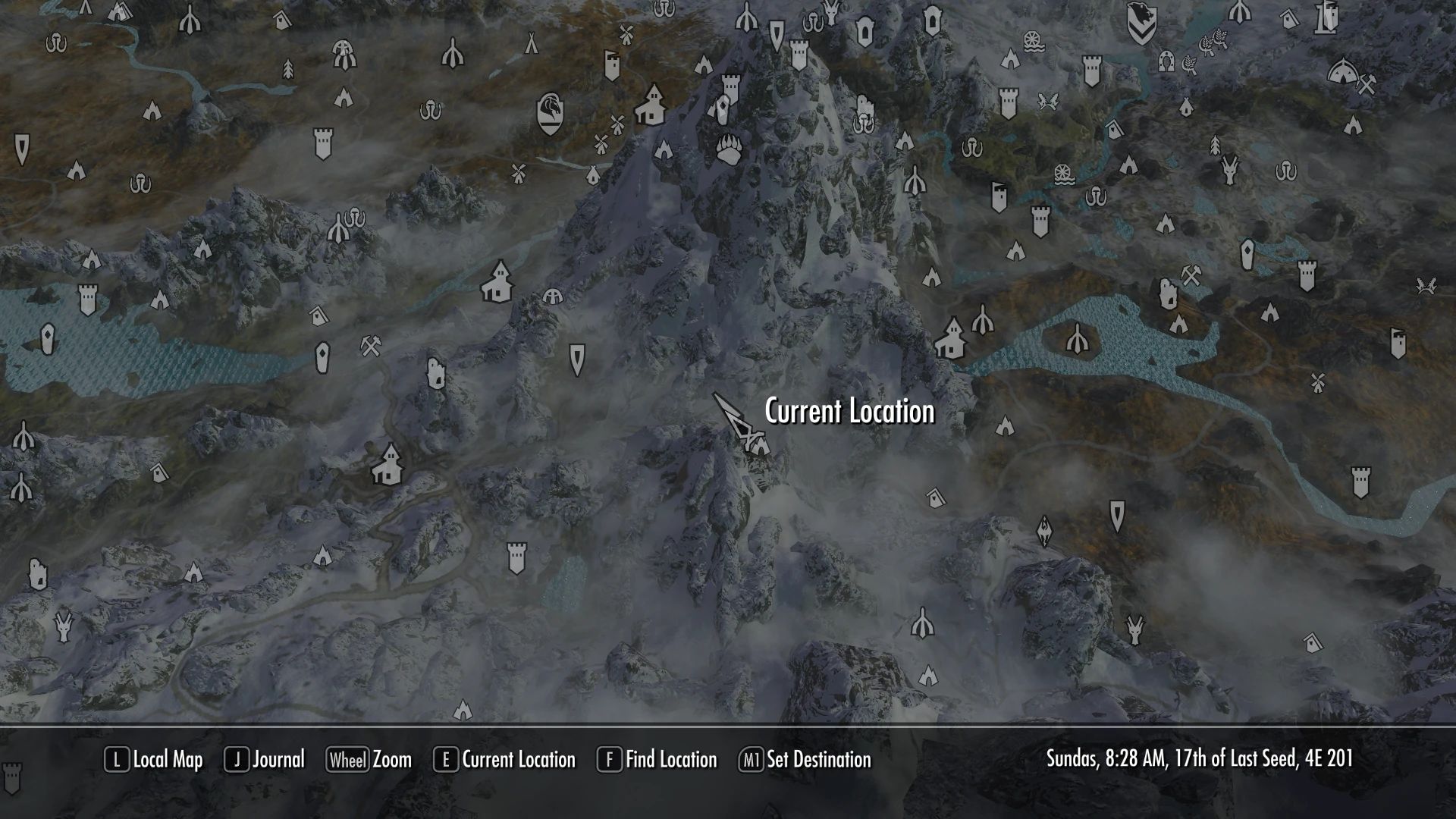Image resolution: width=1456 pixels, height=819 pixels.
Task: Activate Find Location search
Action: point(670,760)
